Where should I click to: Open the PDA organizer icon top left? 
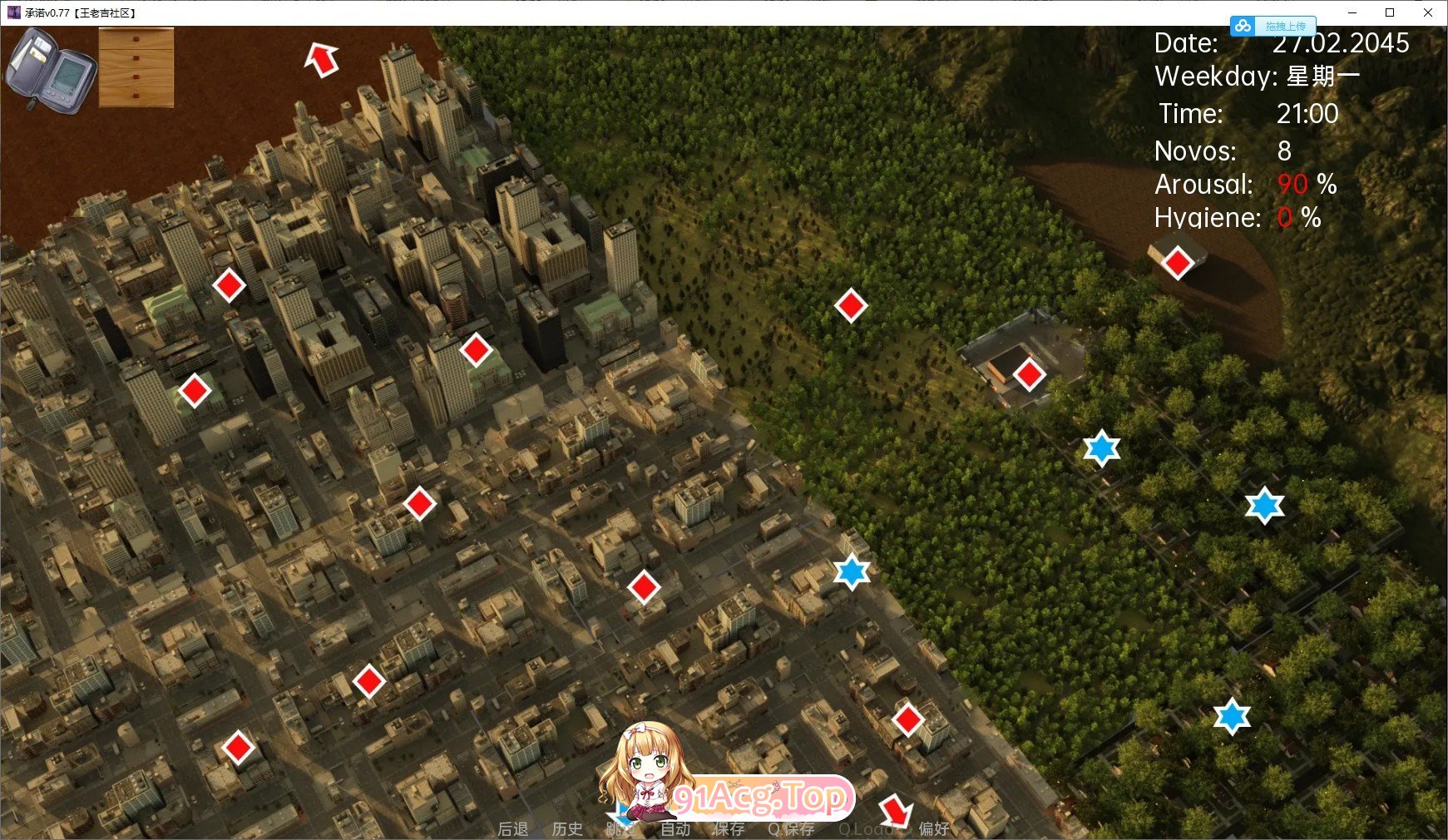[x=52, y=65]
